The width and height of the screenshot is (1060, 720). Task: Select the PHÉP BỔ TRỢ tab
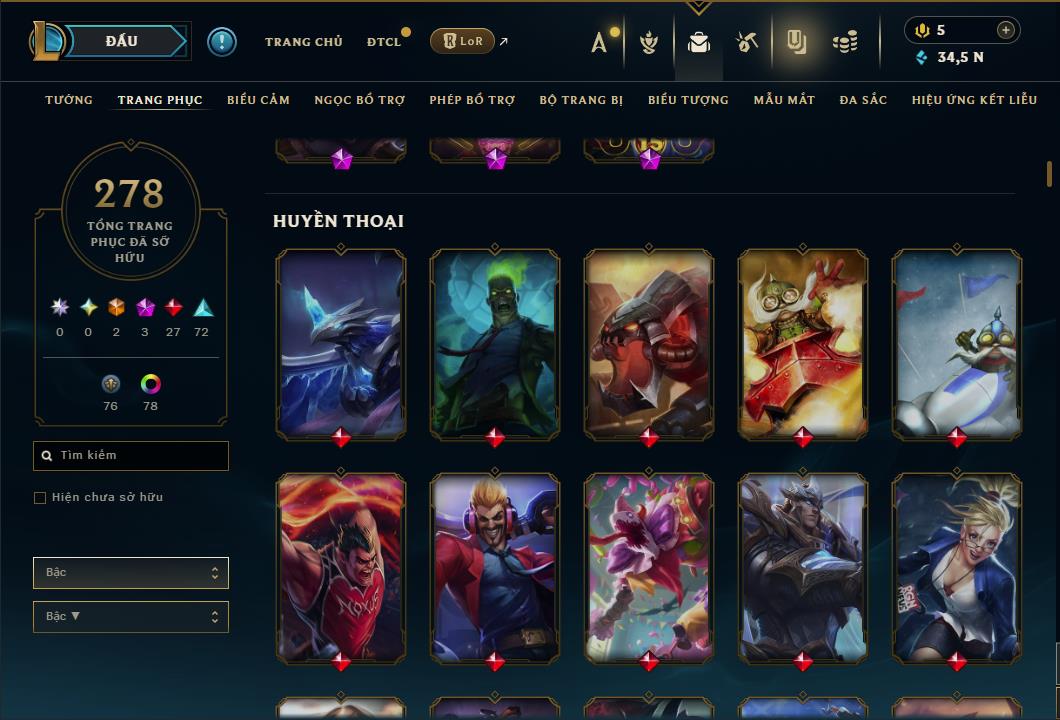(472, 100)
